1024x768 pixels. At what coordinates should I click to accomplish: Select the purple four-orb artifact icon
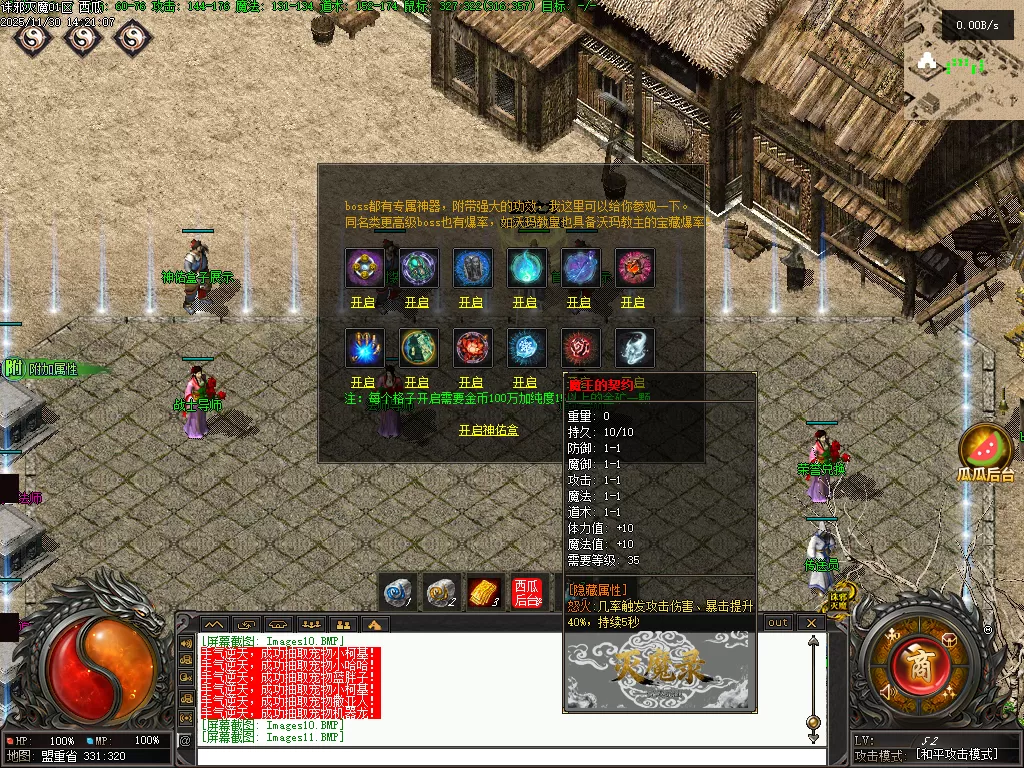(x=363, y=268)
